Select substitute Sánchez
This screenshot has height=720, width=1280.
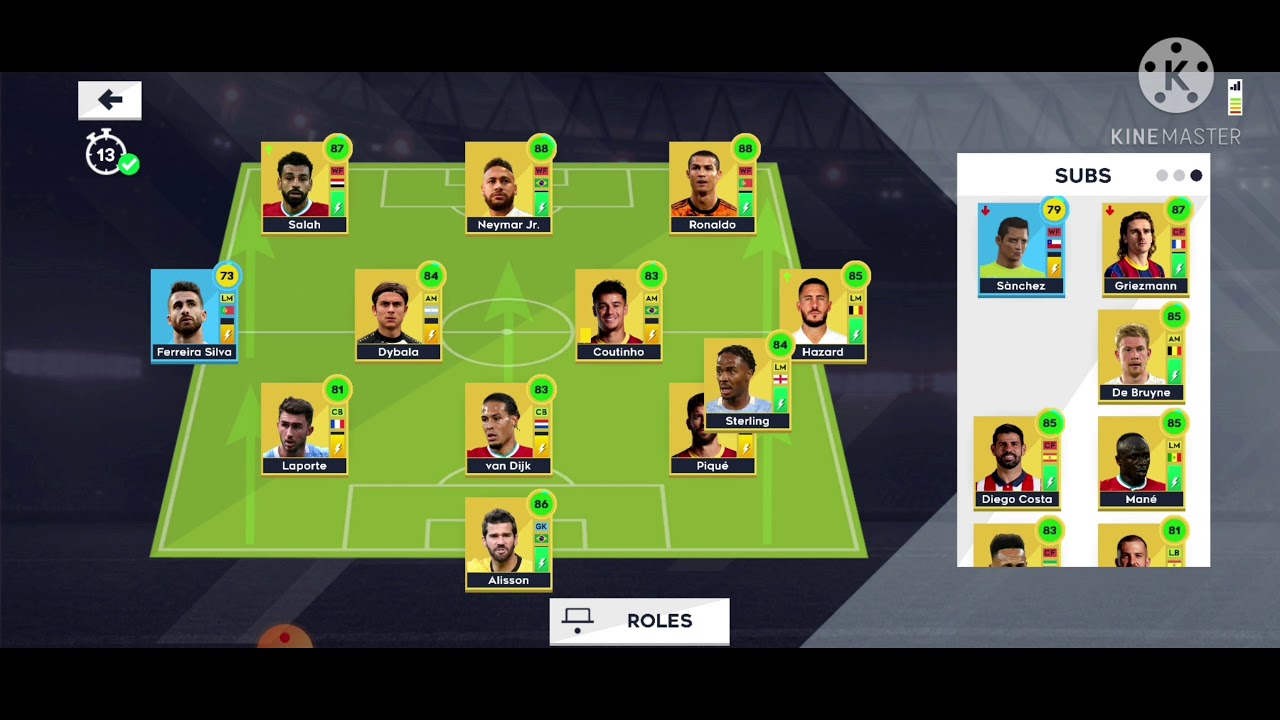point(1021,249)
